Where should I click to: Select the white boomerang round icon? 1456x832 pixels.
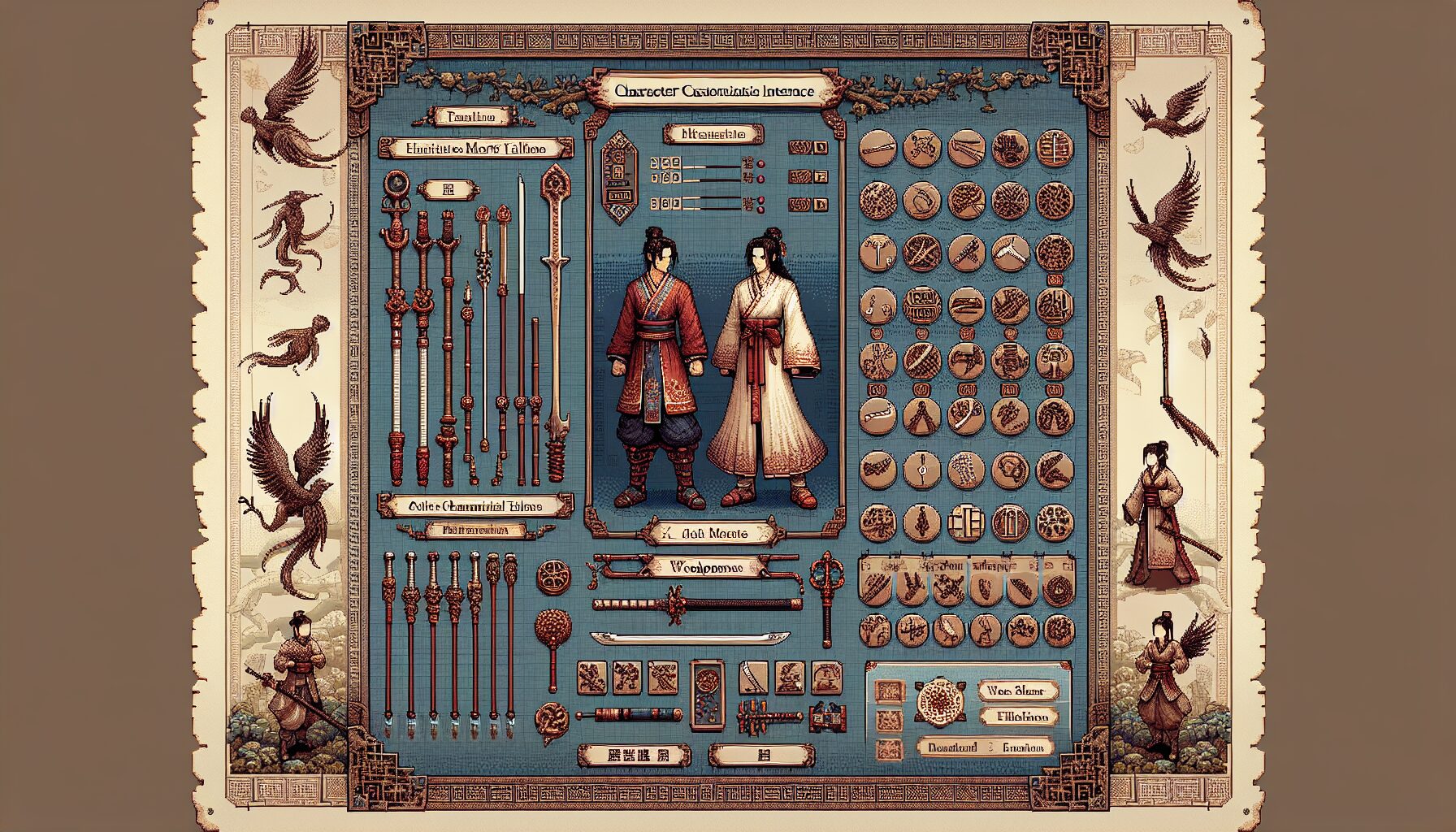point(1010,253)
